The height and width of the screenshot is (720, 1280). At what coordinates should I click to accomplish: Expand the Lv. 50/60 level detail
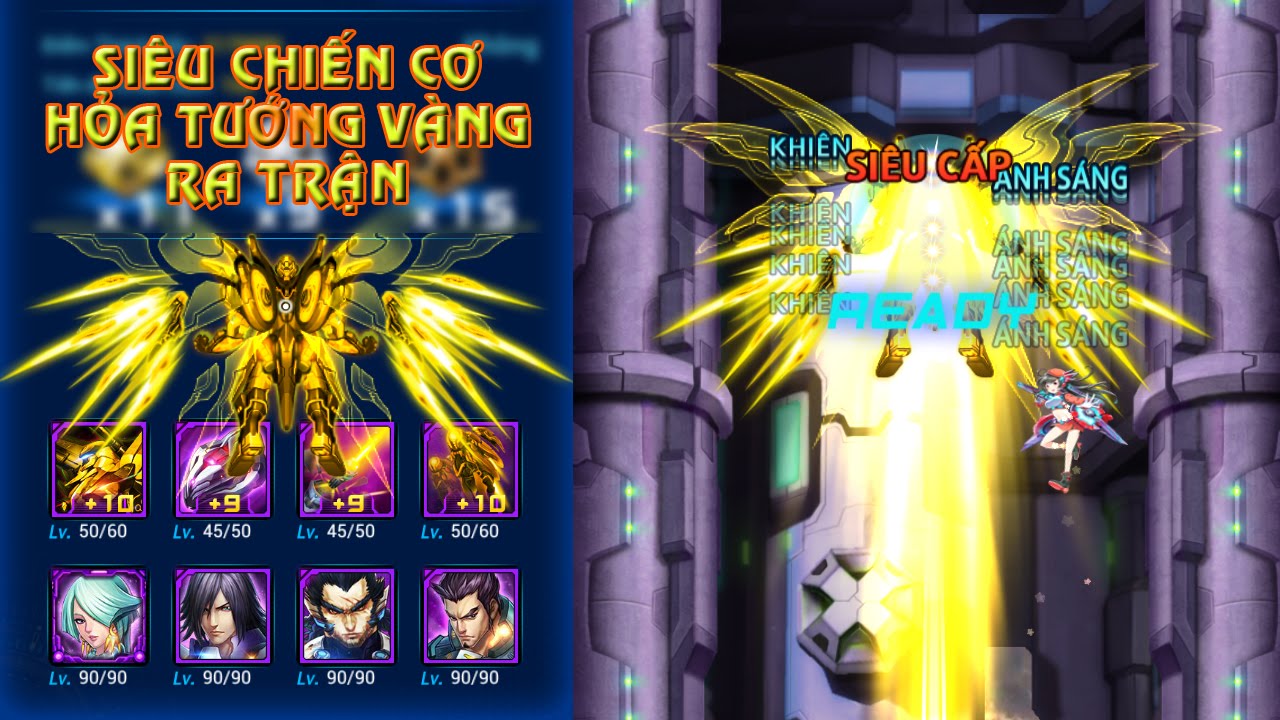(x=90, y=531)
